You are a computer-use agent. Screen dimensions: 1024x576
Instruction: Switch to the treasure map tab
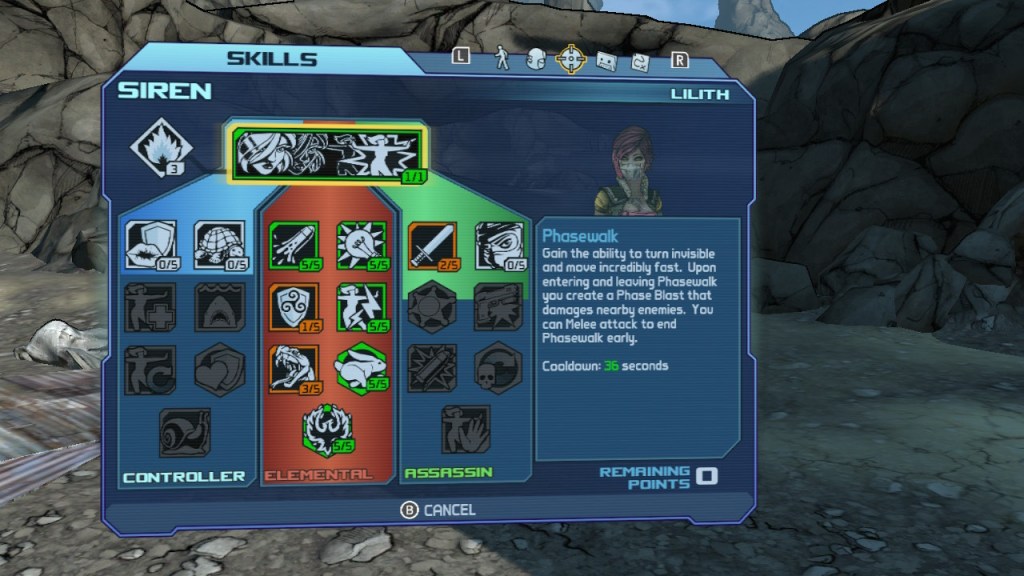[640, 60]
